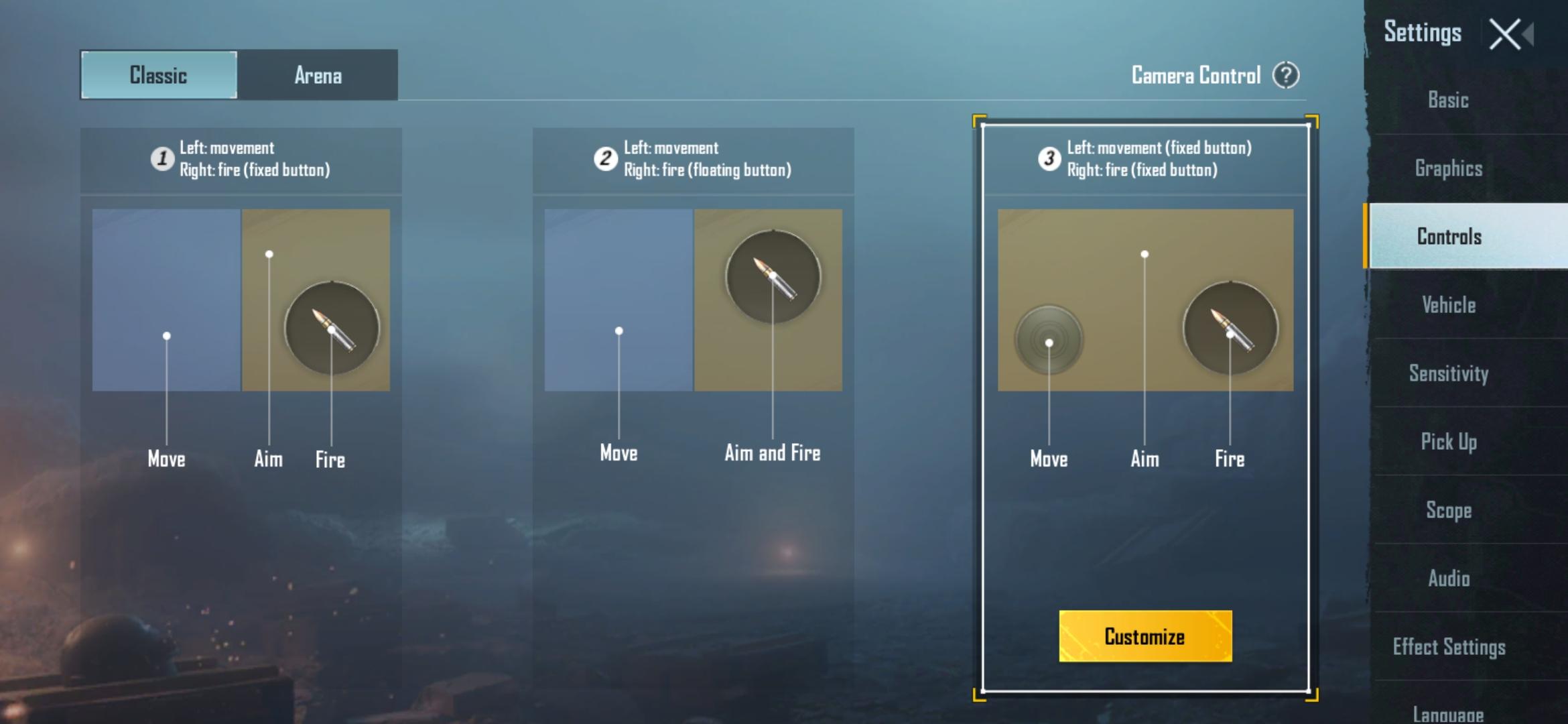Click the Aim marker in scheme 3
The image size is (1568, 724).
pos(1144,253)
